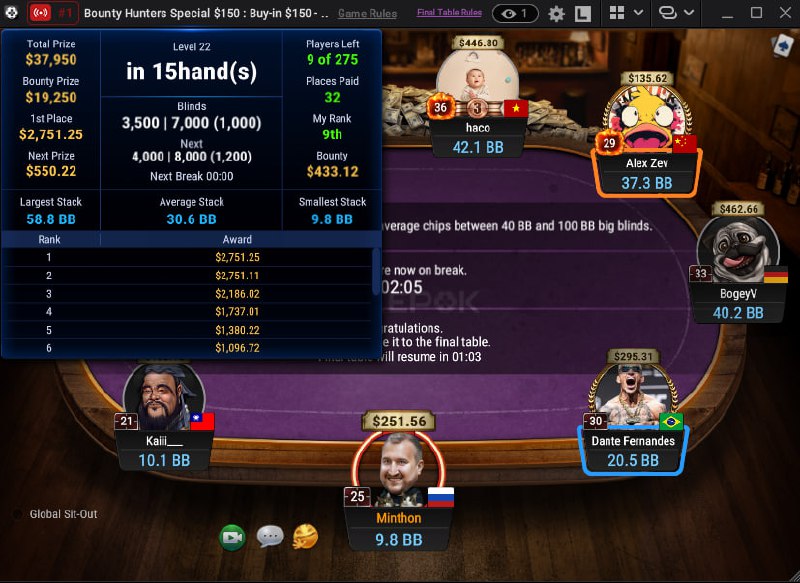Open the Final Table Rules link
This screenshot has height=583, width=800.
[449, 14]
